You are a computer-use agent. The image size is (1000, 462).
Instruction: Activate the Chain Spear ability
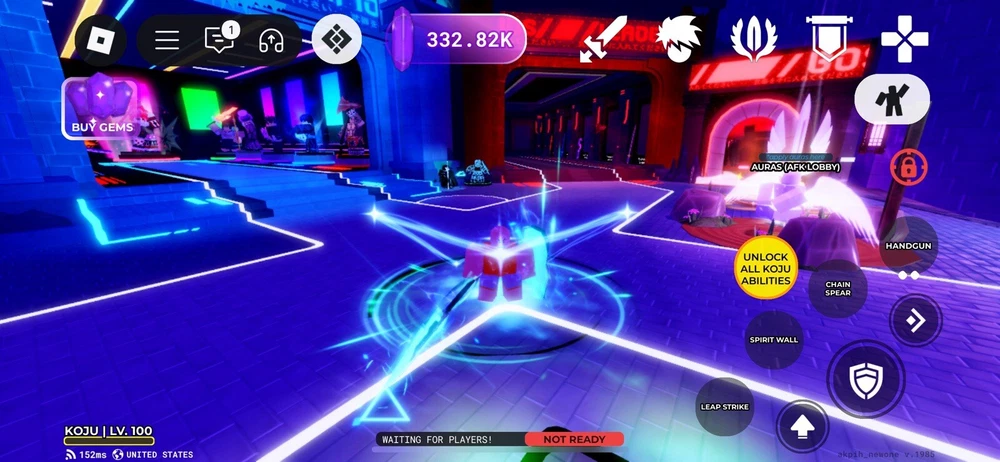(838, 289)
